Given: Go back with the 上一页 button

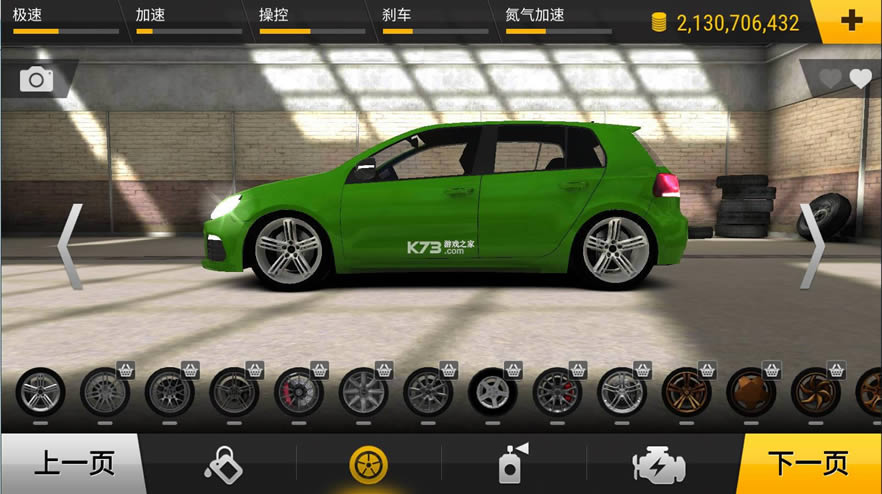Looking at the screenshot, I should pos(73,464).
